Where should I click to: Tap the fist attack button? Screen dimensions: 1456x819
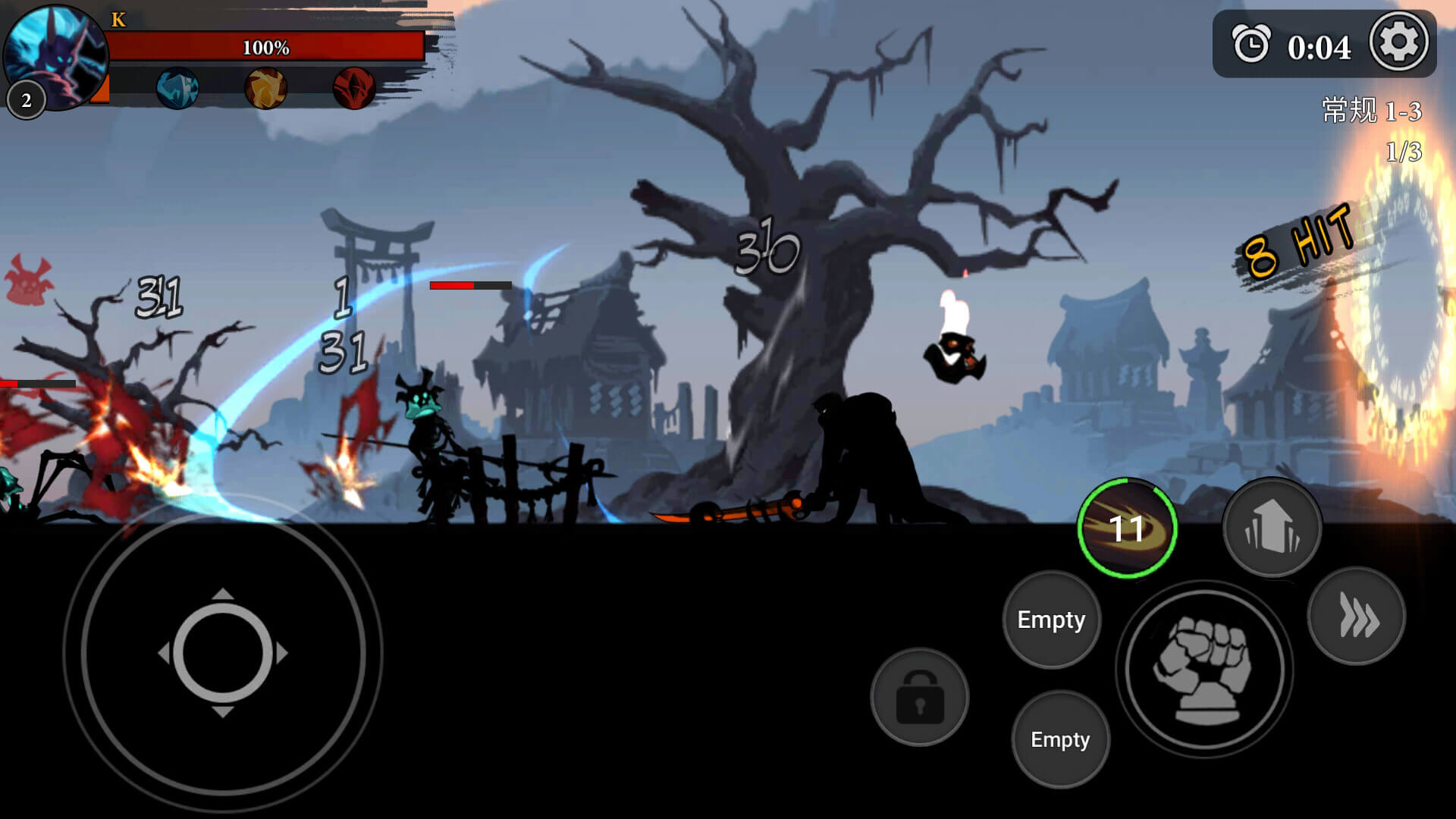tap(1203, 669)
